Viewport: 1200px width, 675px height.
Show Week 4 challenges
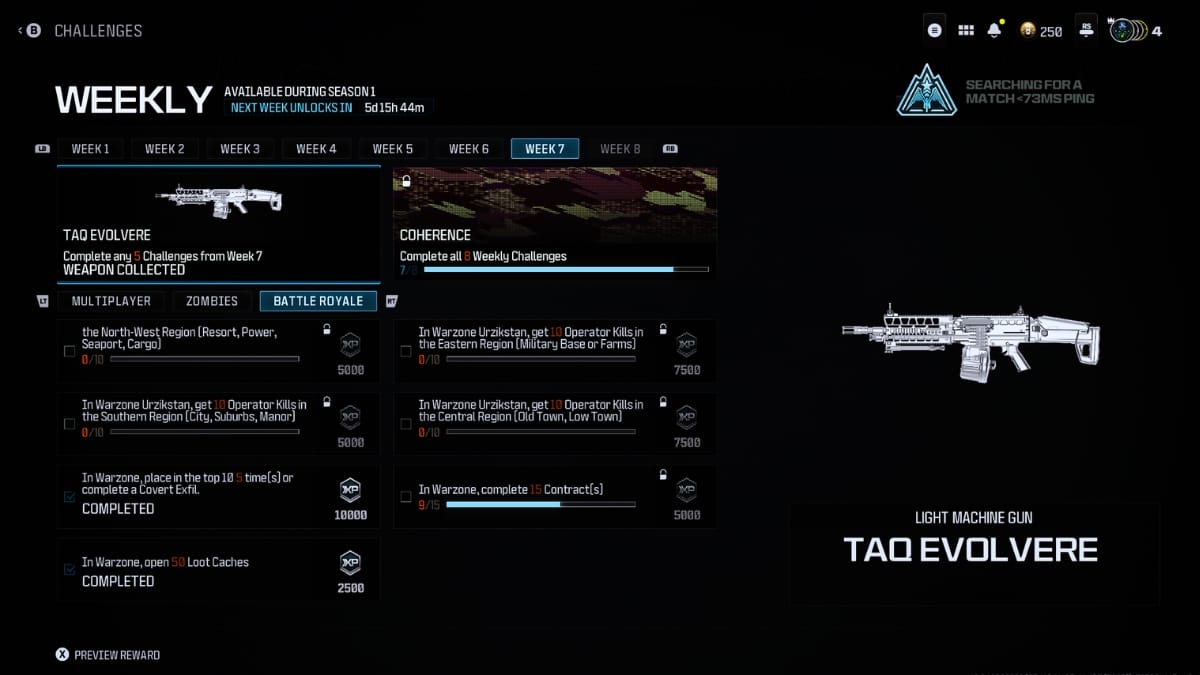(316, 149)
